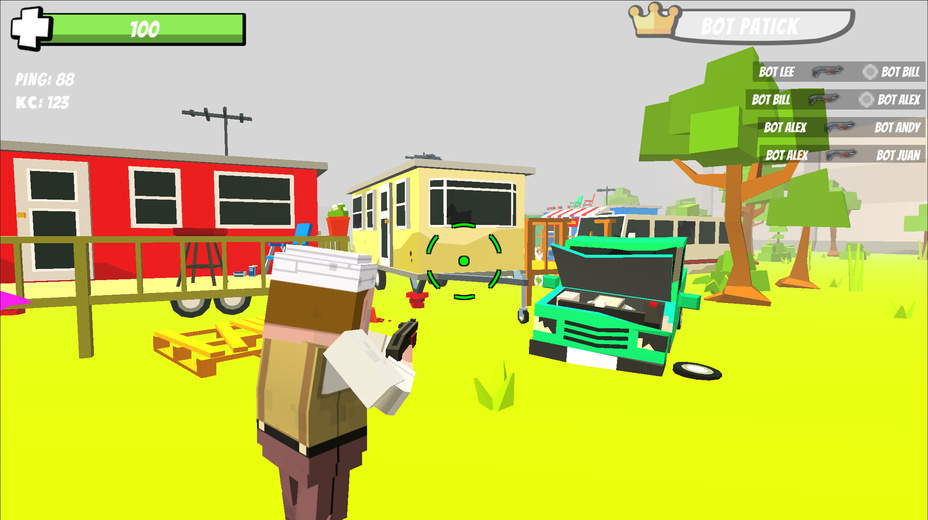The height and width of the screenshot is (520, 928).
Task: Open the kill feed row ending in BOT ANDY
Action: point(840,127)
